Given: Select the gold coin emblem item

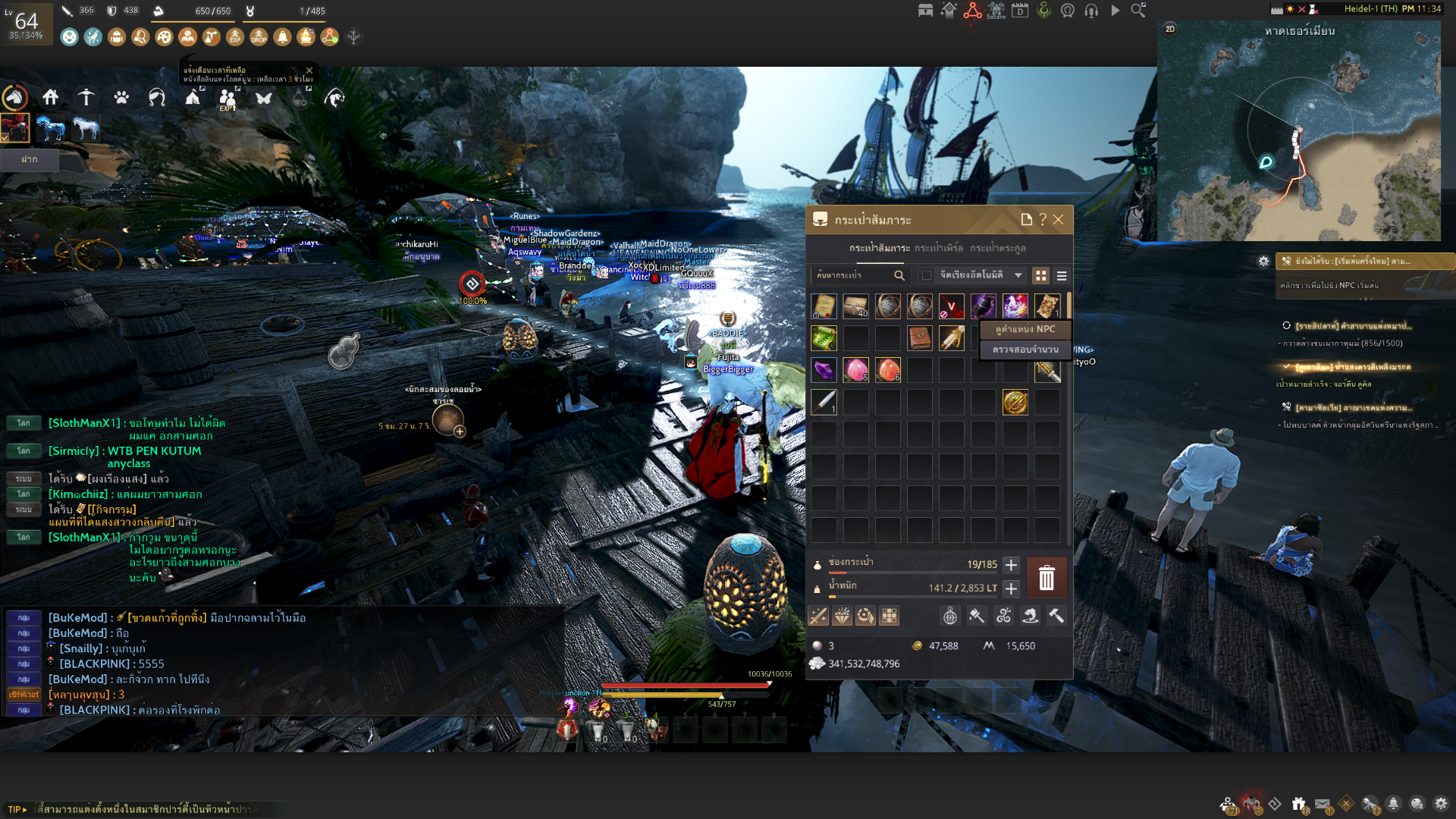Looking at the screenshot, I should tap(1015, 402).
